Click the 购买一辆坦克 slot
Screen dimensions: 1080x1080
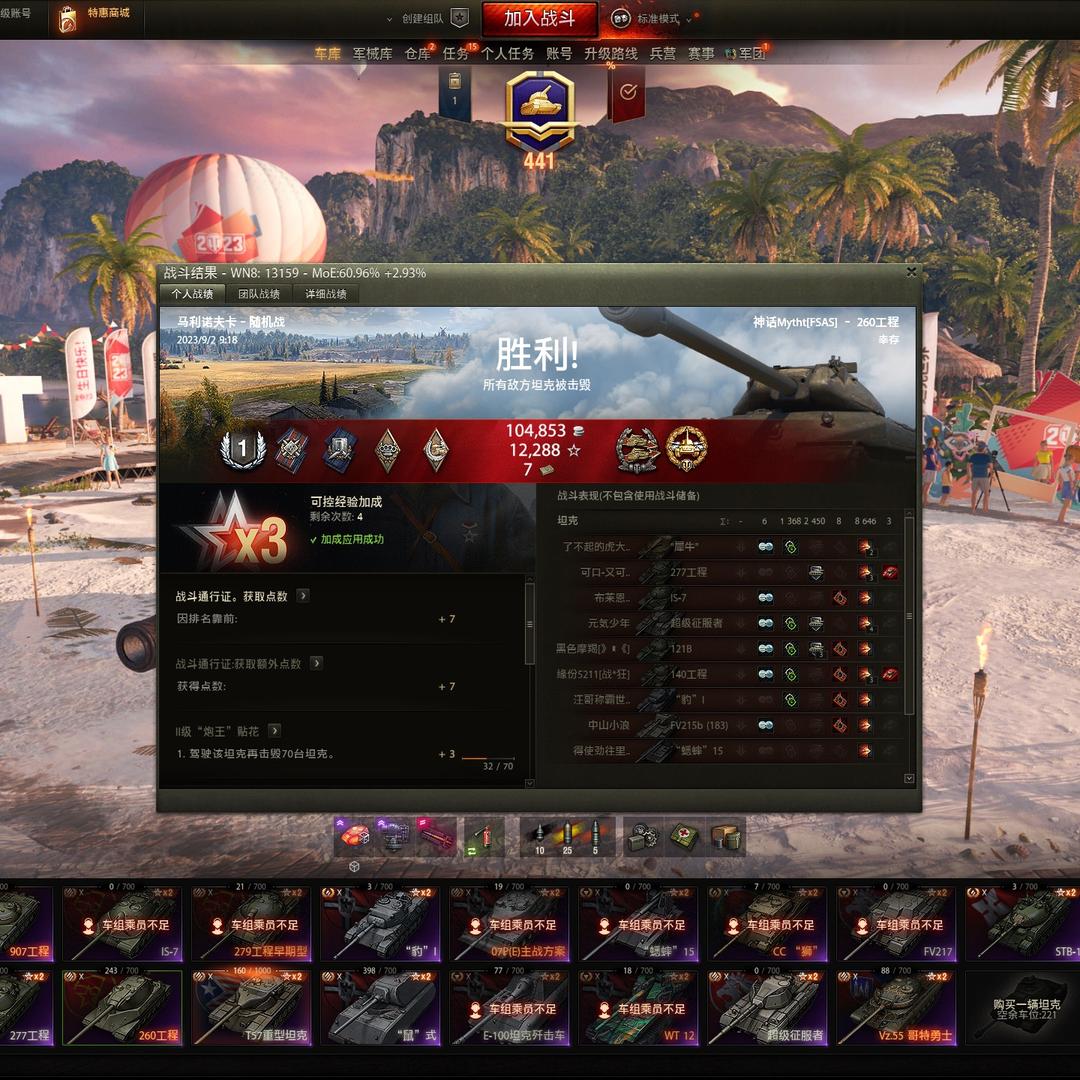(1022, 1008)
